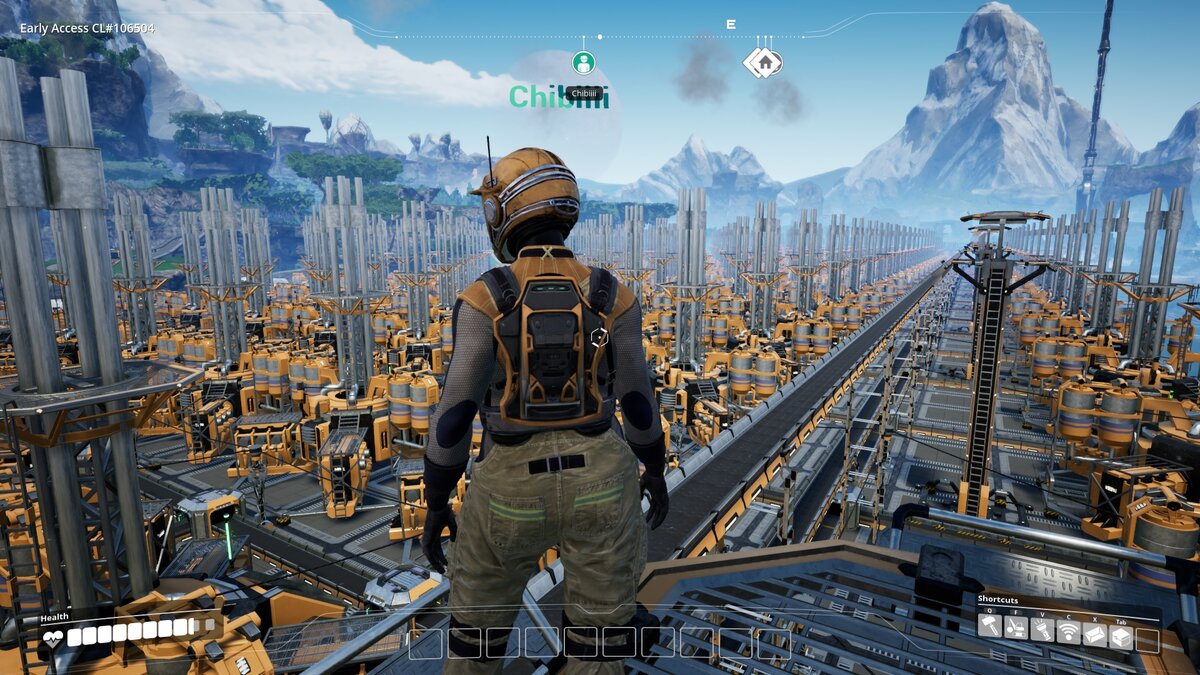Select the home beacon marker on the compass

coord(763,62)
